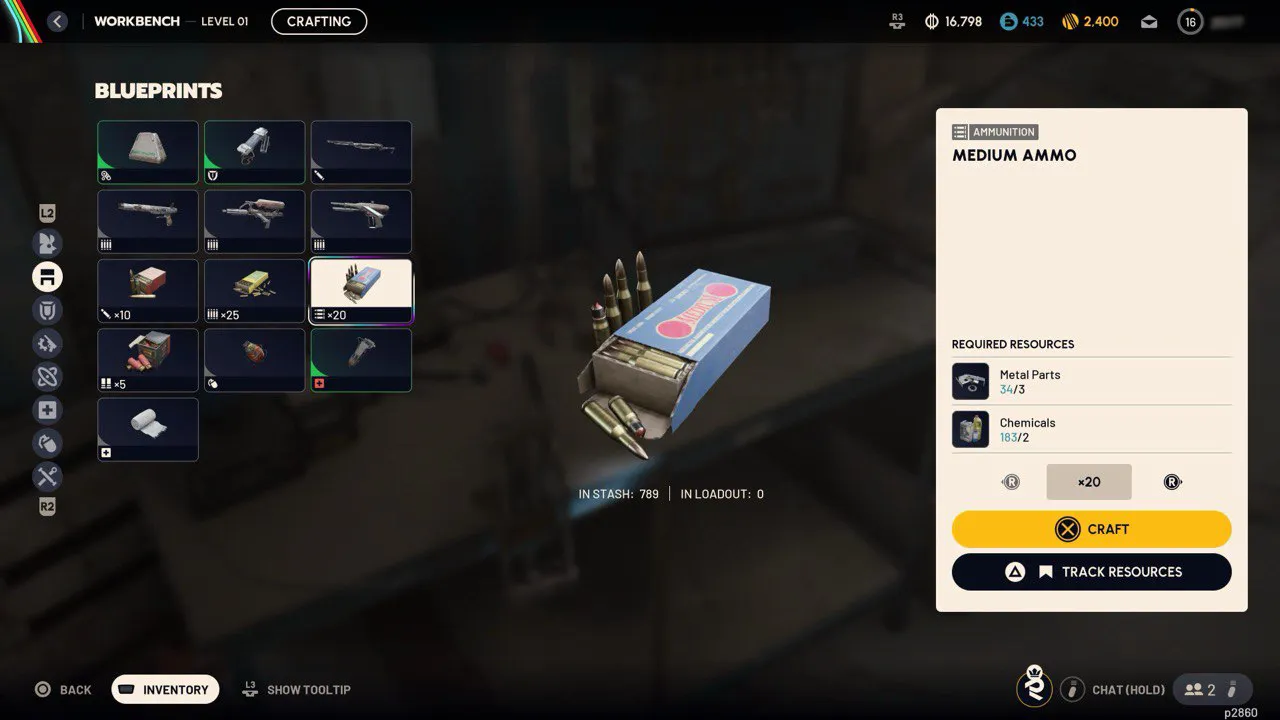The height and width of the screenshot is (720, 1280).
Task: Select the grenade blueprint
Action: 254,360
